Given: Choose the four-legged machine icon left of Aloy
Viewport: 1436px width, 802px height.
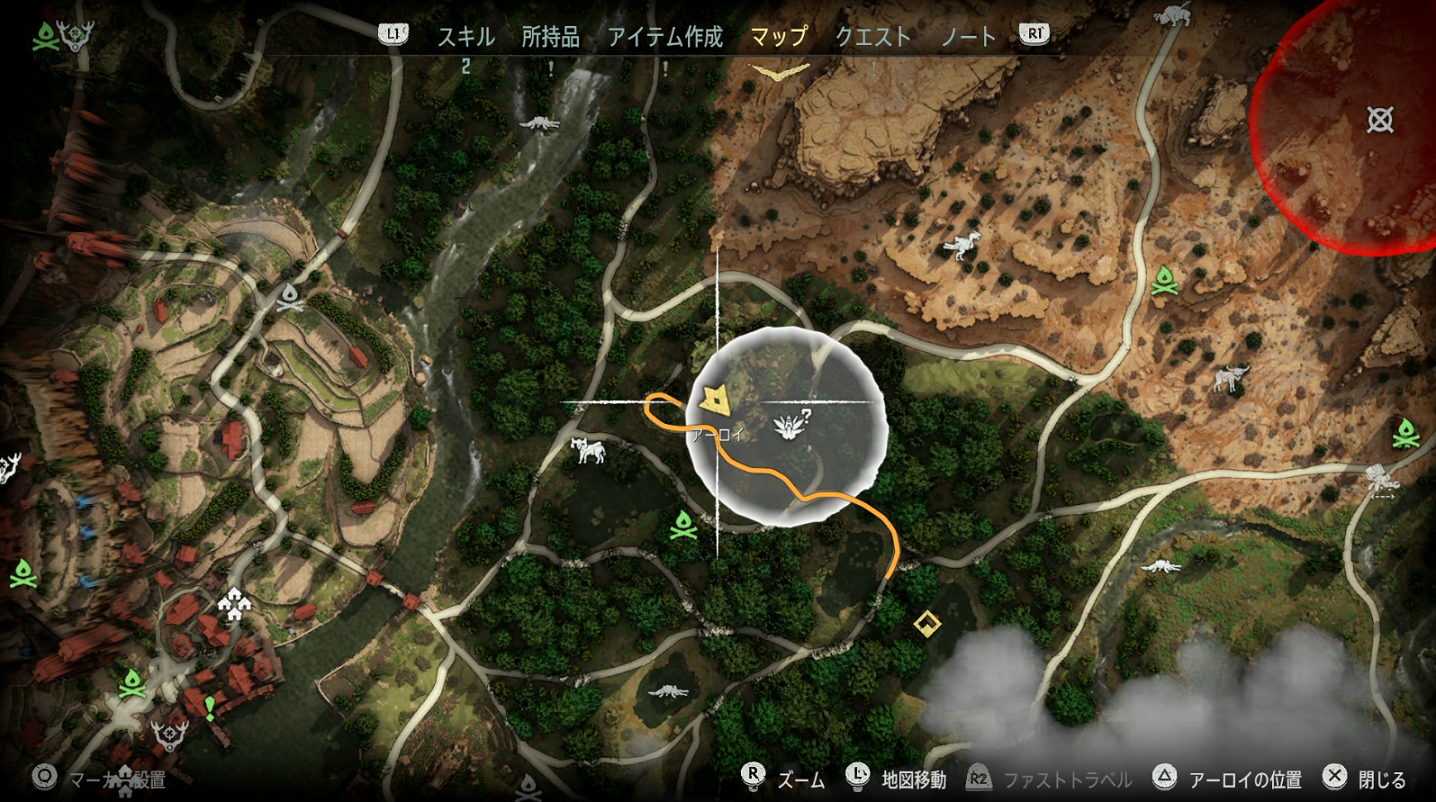Looking at the screenshot, I should click(588, 451).
